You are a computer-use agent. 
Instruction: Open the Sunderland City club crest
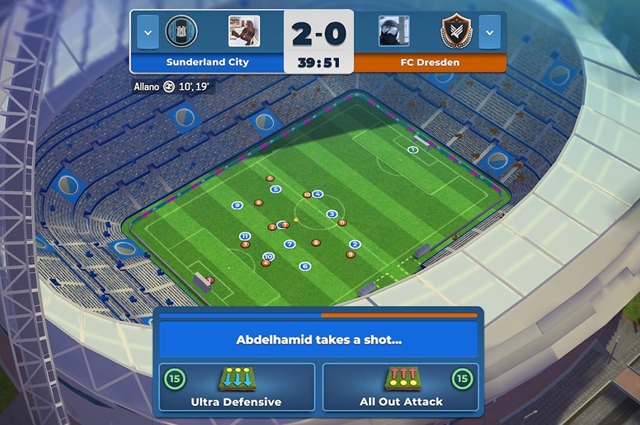(x=181, y=31)
